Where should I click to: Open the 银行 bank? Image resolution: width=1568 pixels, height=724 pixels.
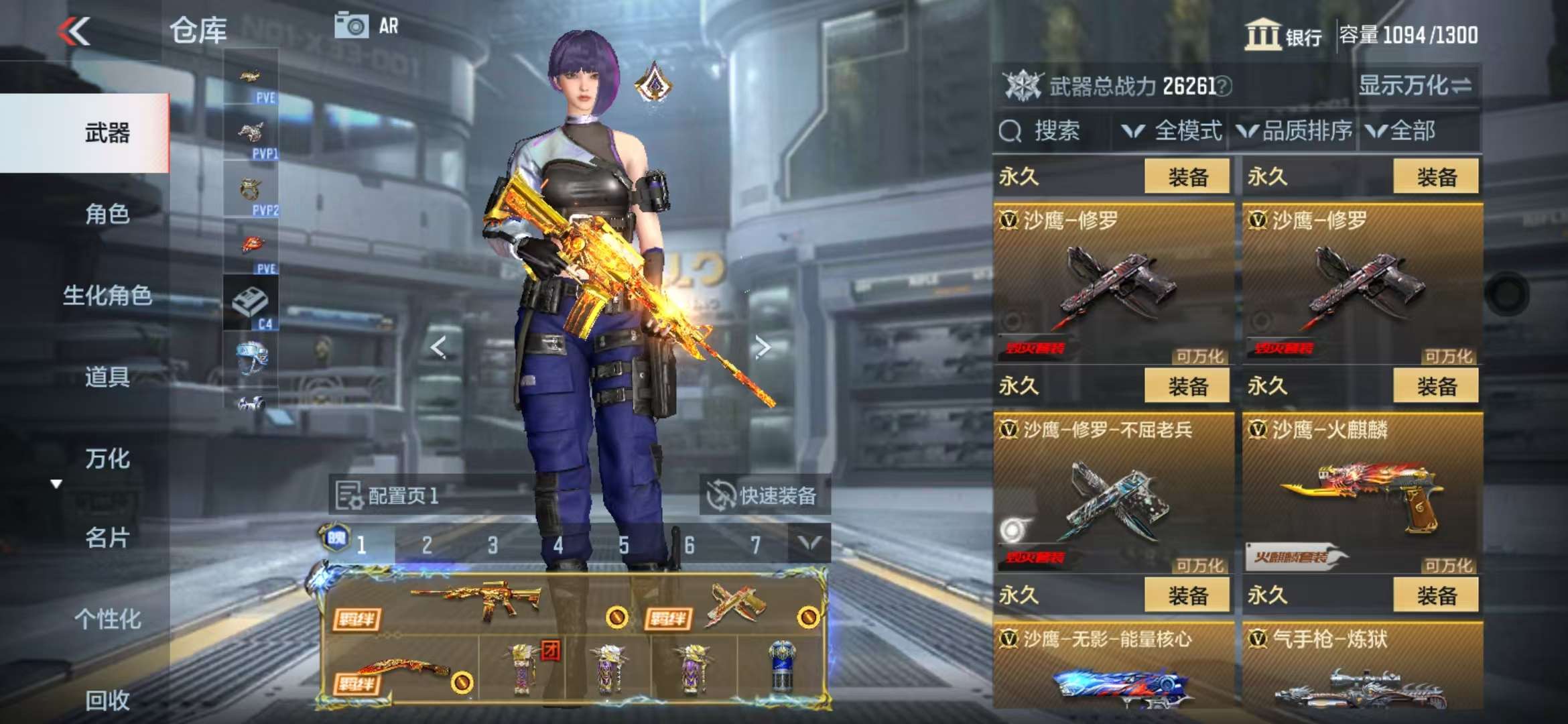[1283, 35]
